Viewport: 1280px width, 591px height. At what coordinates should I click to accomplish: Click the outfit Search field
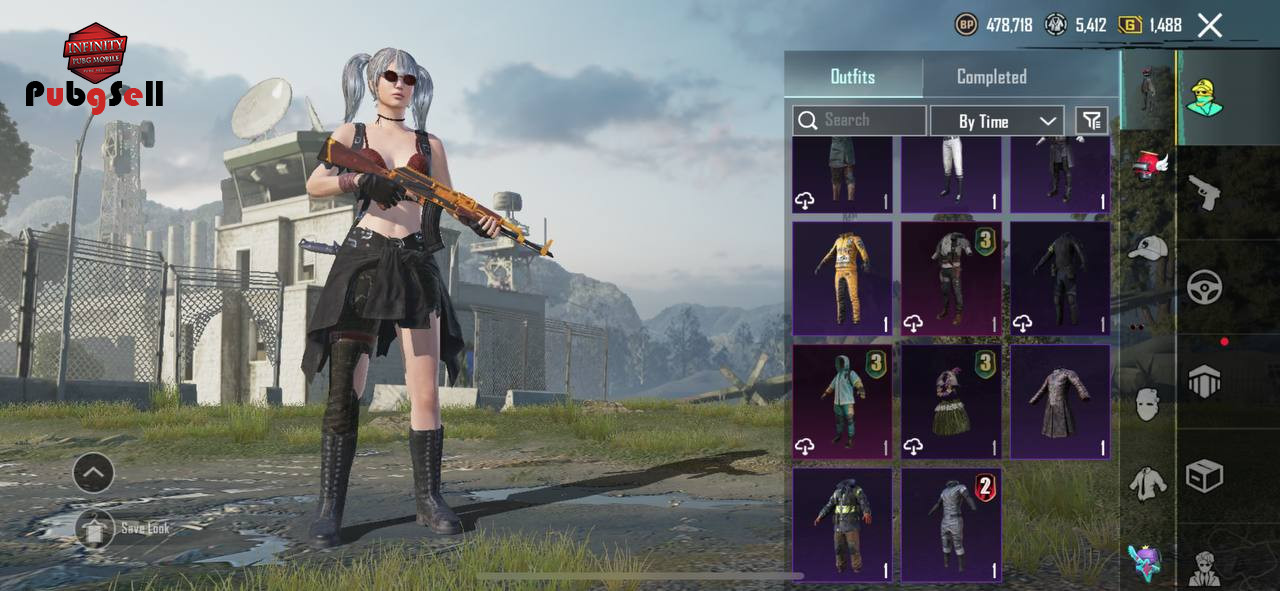coord(860,120)
